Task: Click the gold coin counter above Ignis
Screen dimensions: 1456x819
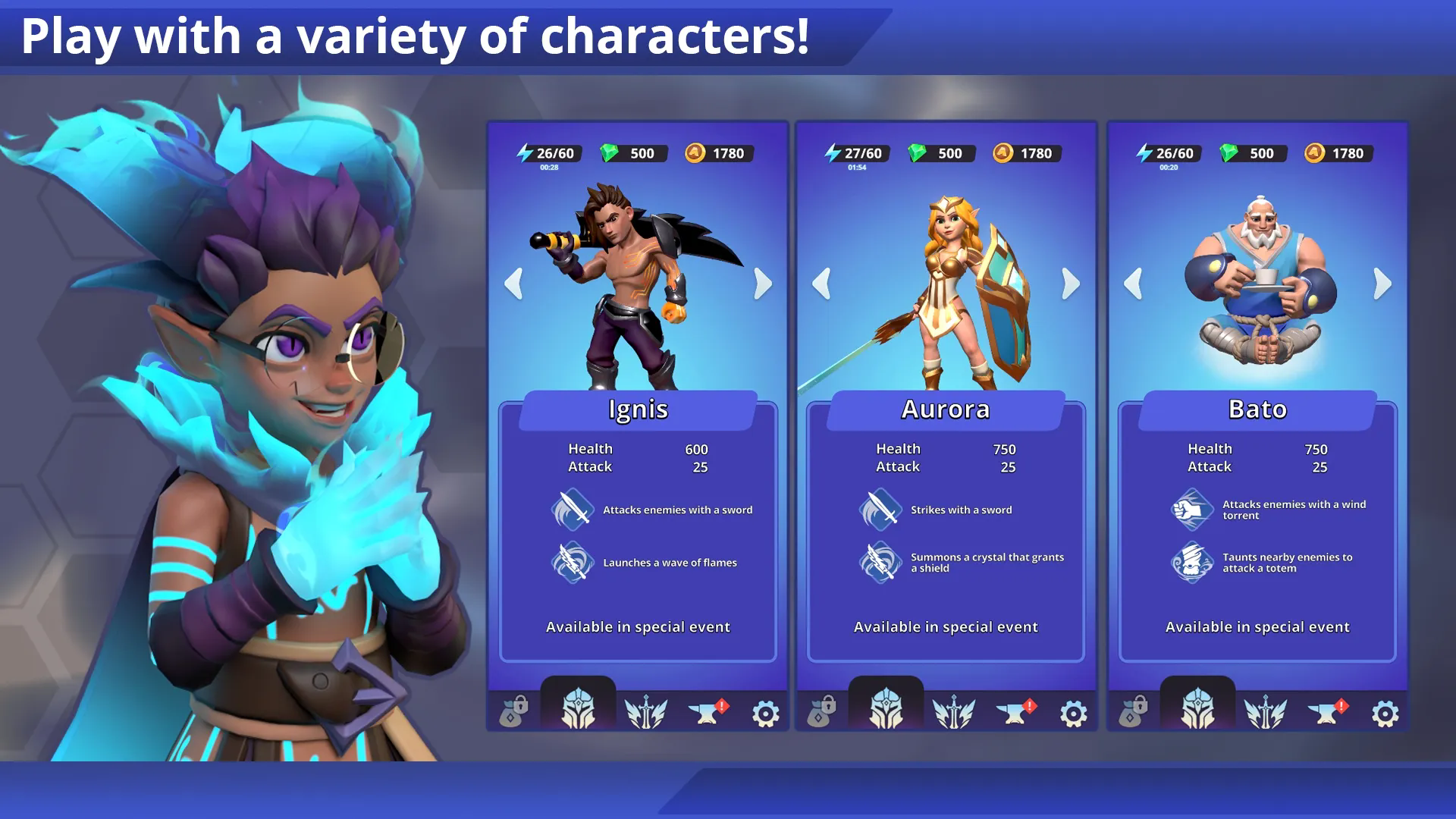Action: pos(716,153)
